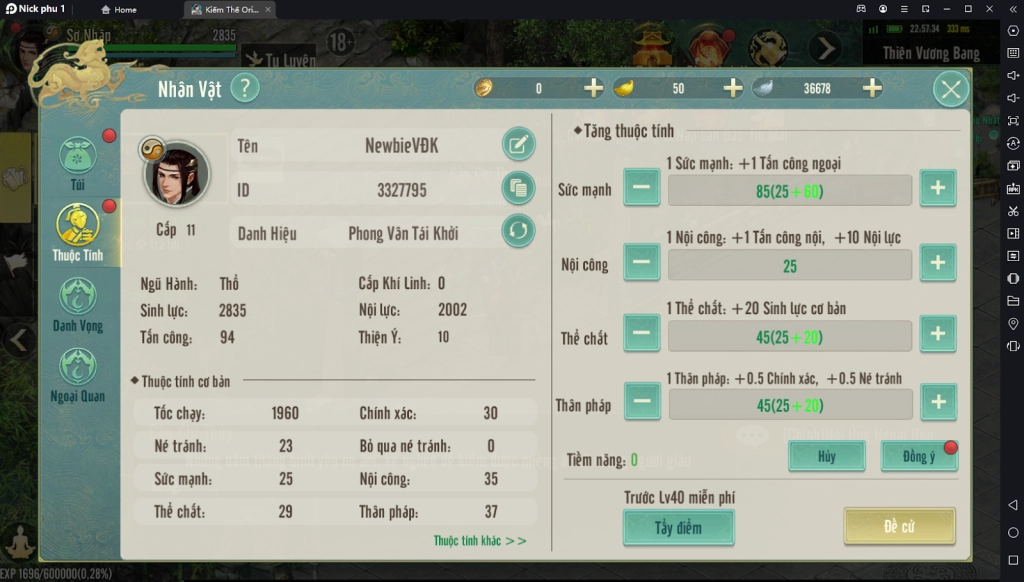Cancel attribute changes with Hủy

tap(826, 456)
